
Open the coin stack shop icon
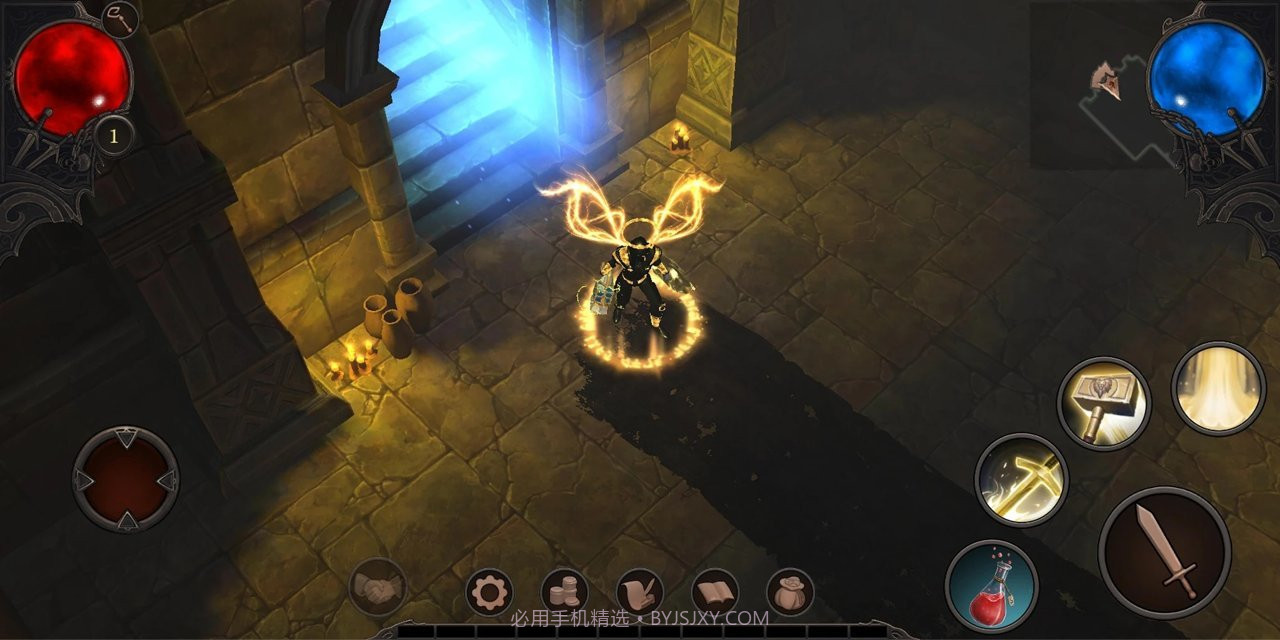coord(565,593)
